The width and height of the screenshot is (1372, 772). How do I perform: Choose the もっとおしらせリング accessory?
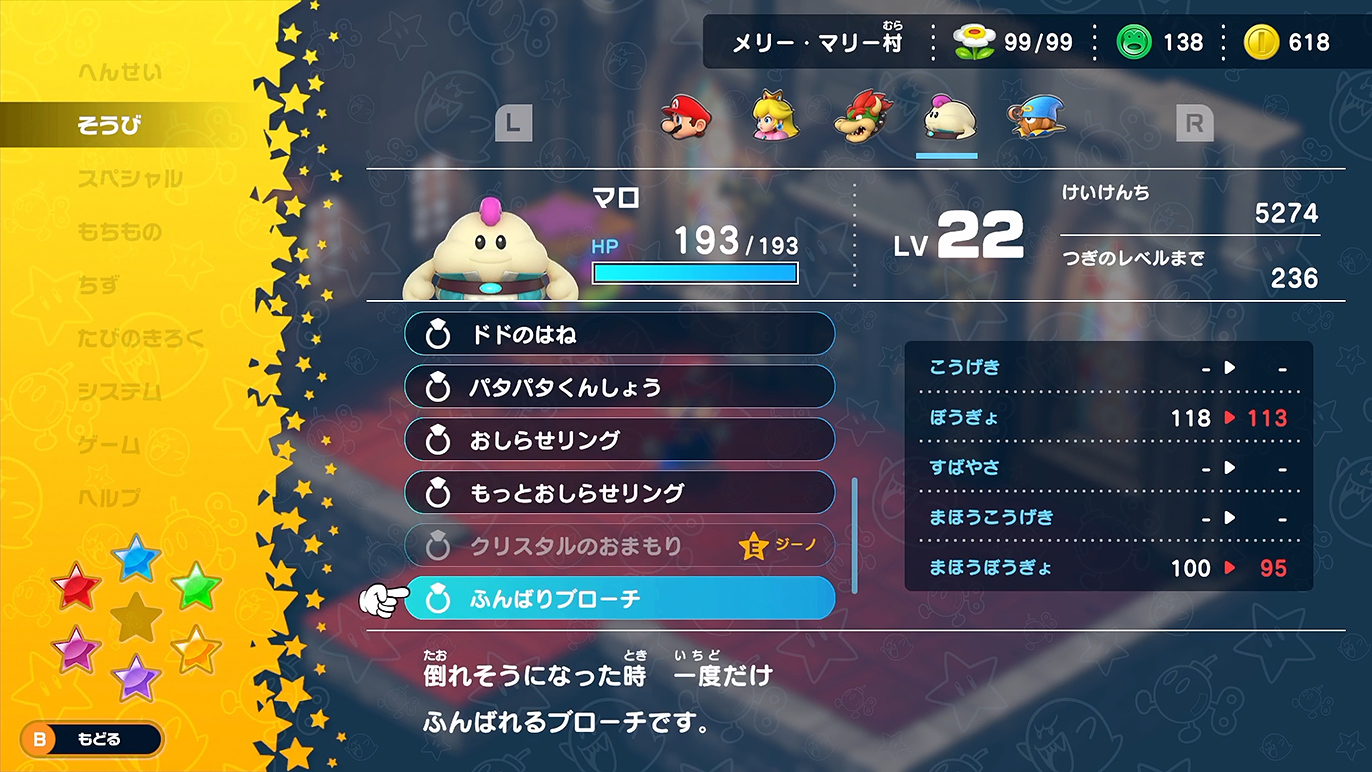[619, 493]
